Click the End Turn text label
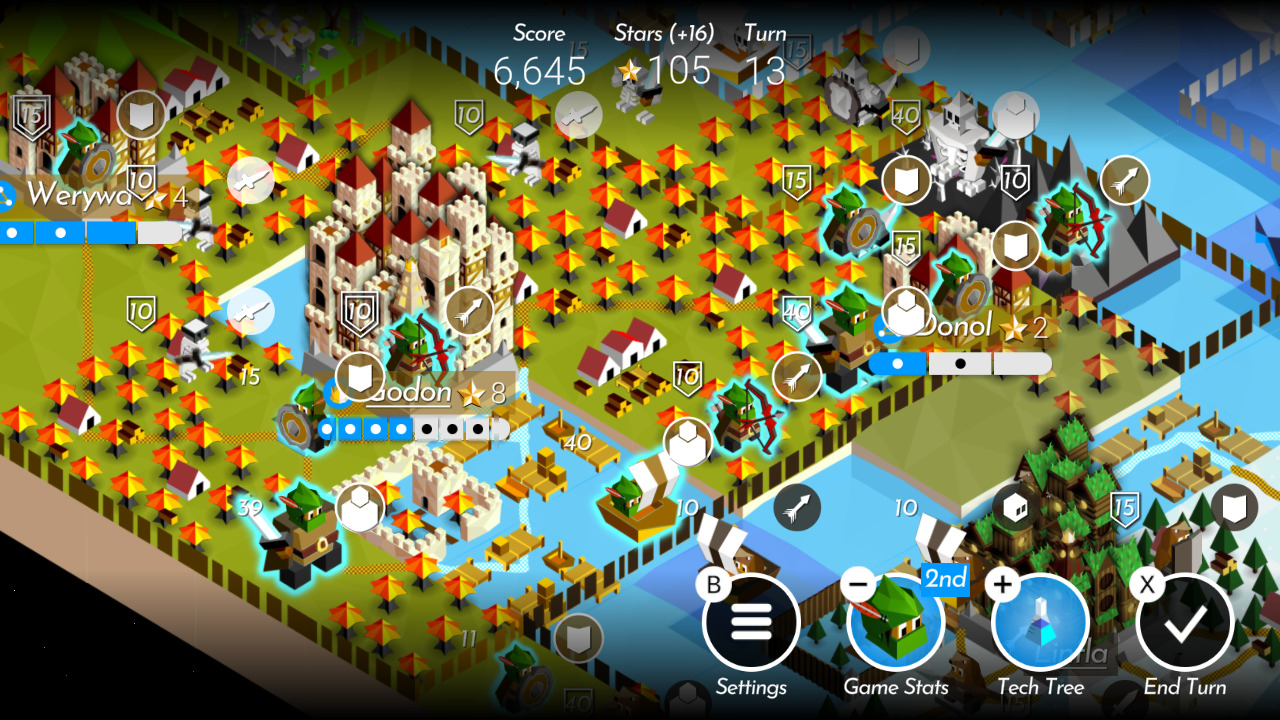This screenshot has height=720, width=1280. (x=1186, y=688)
